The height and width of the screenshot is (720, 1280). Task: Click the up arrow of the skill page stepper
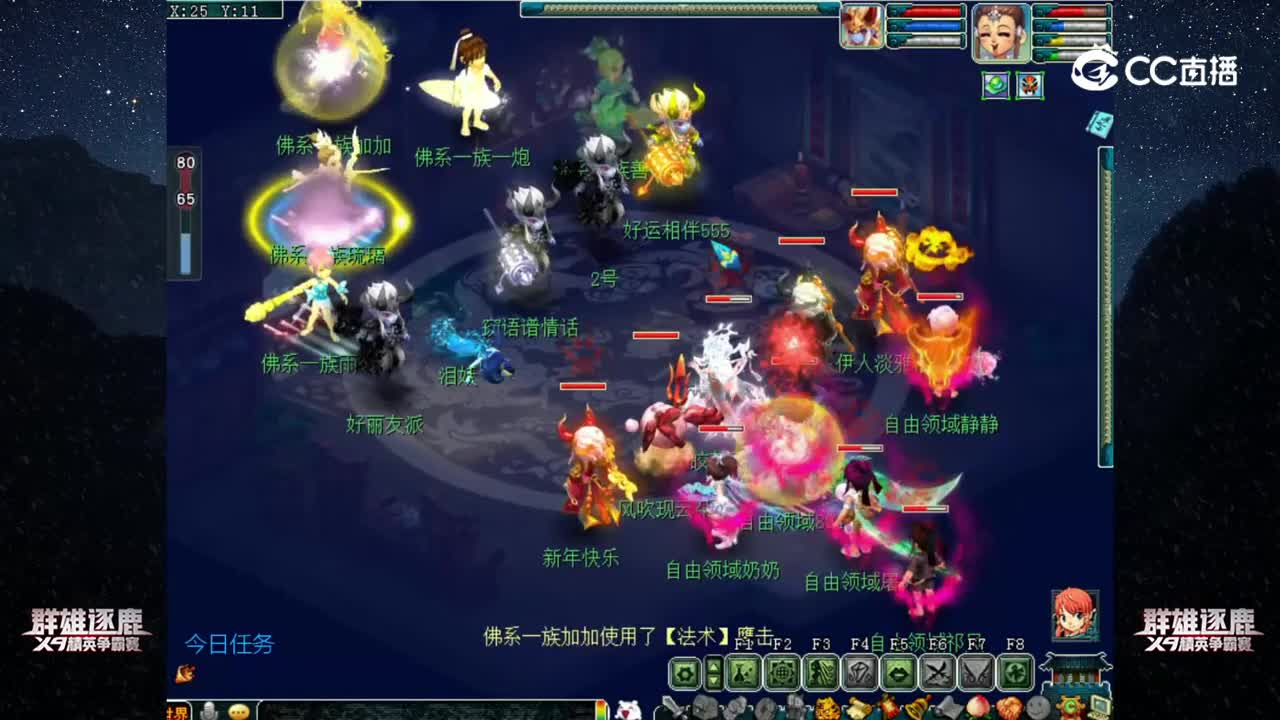712,666
